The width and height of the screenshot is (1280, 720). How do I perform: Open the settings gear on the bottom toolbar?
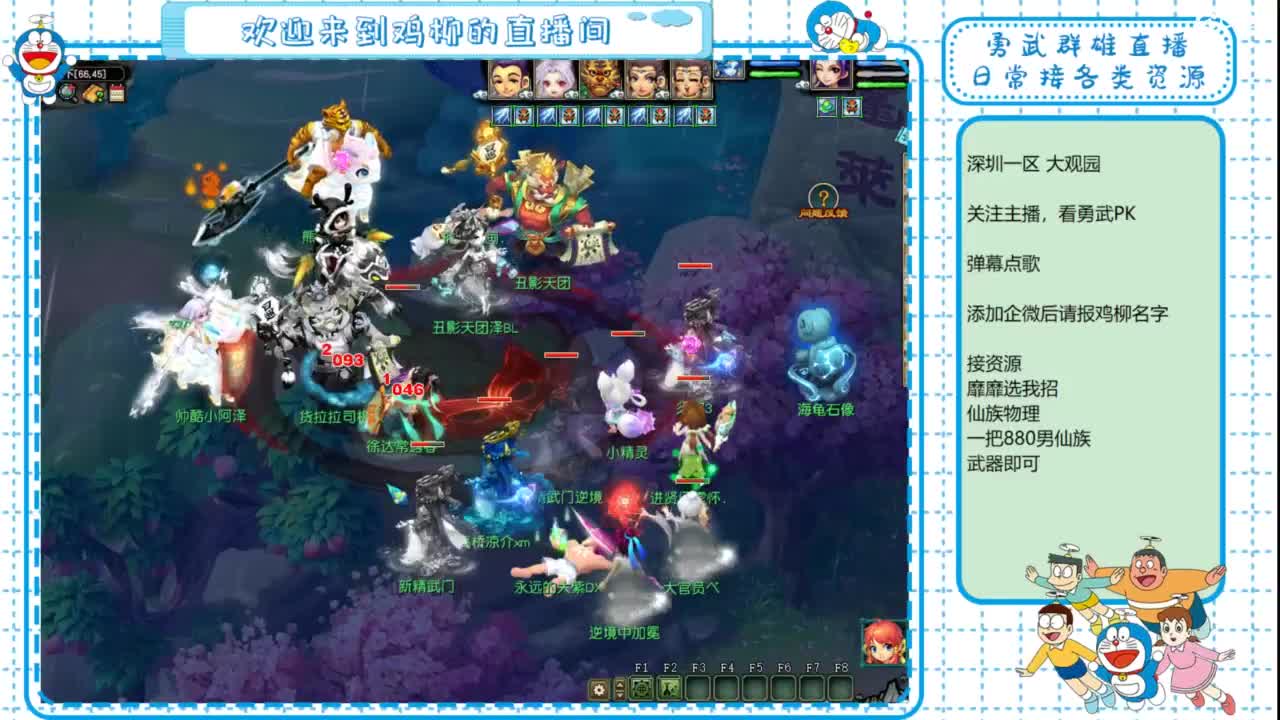click(x=598, y=690)
